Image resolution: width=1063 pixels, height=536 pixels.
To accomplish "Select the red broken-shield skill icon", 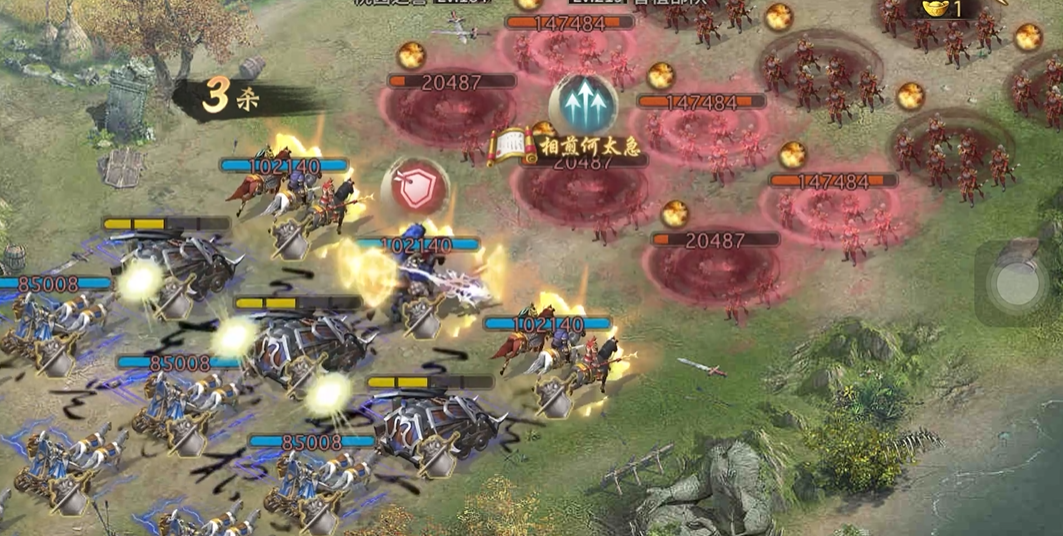I will pyautogui.click(x=415, y=188).
